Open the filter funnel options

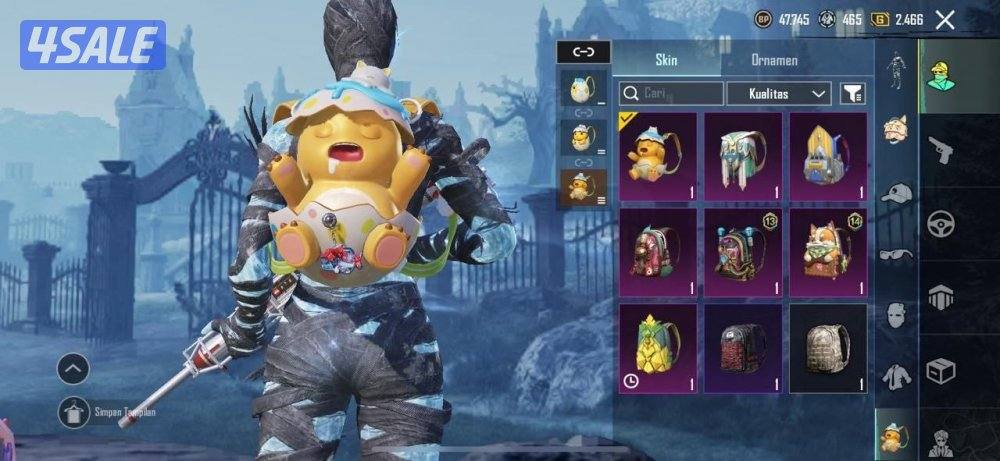pyautogui.click(x=853, y=94)
